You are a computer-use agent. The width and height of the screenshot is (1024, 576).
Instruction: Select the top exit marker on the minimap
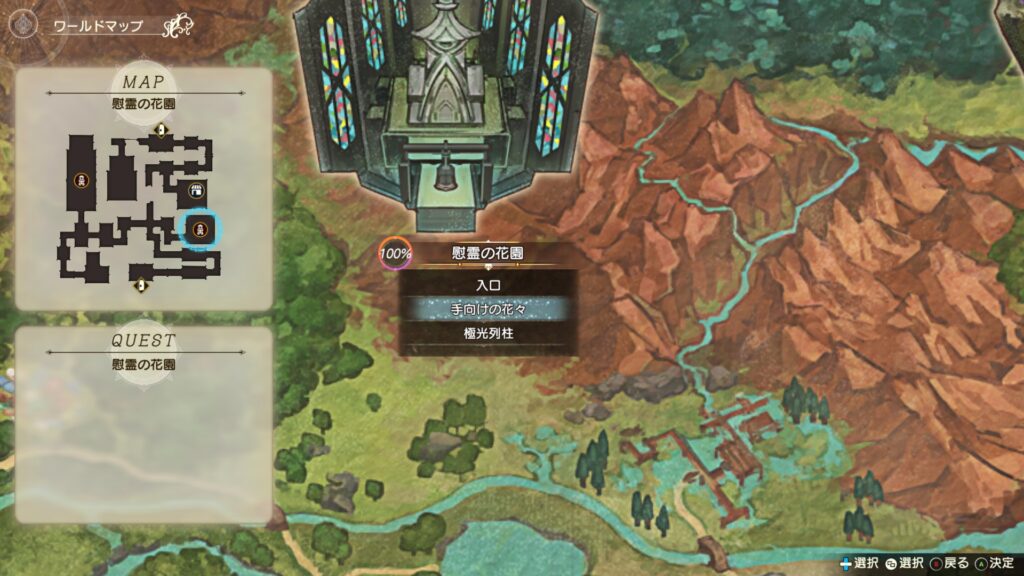pos(158,130)
